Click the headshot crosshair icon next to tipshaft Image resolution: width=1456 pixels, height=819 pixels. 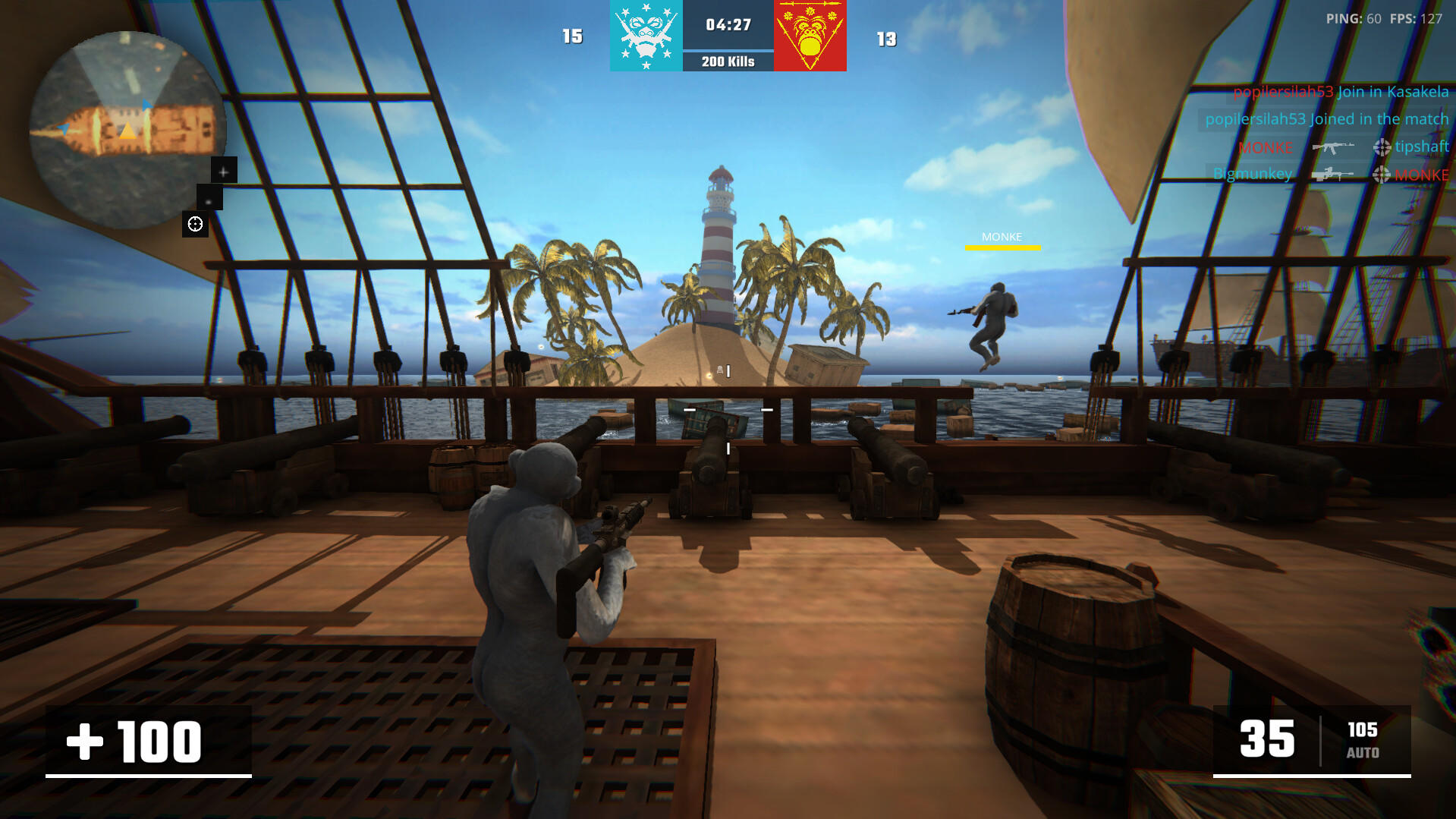point(1381,147)
